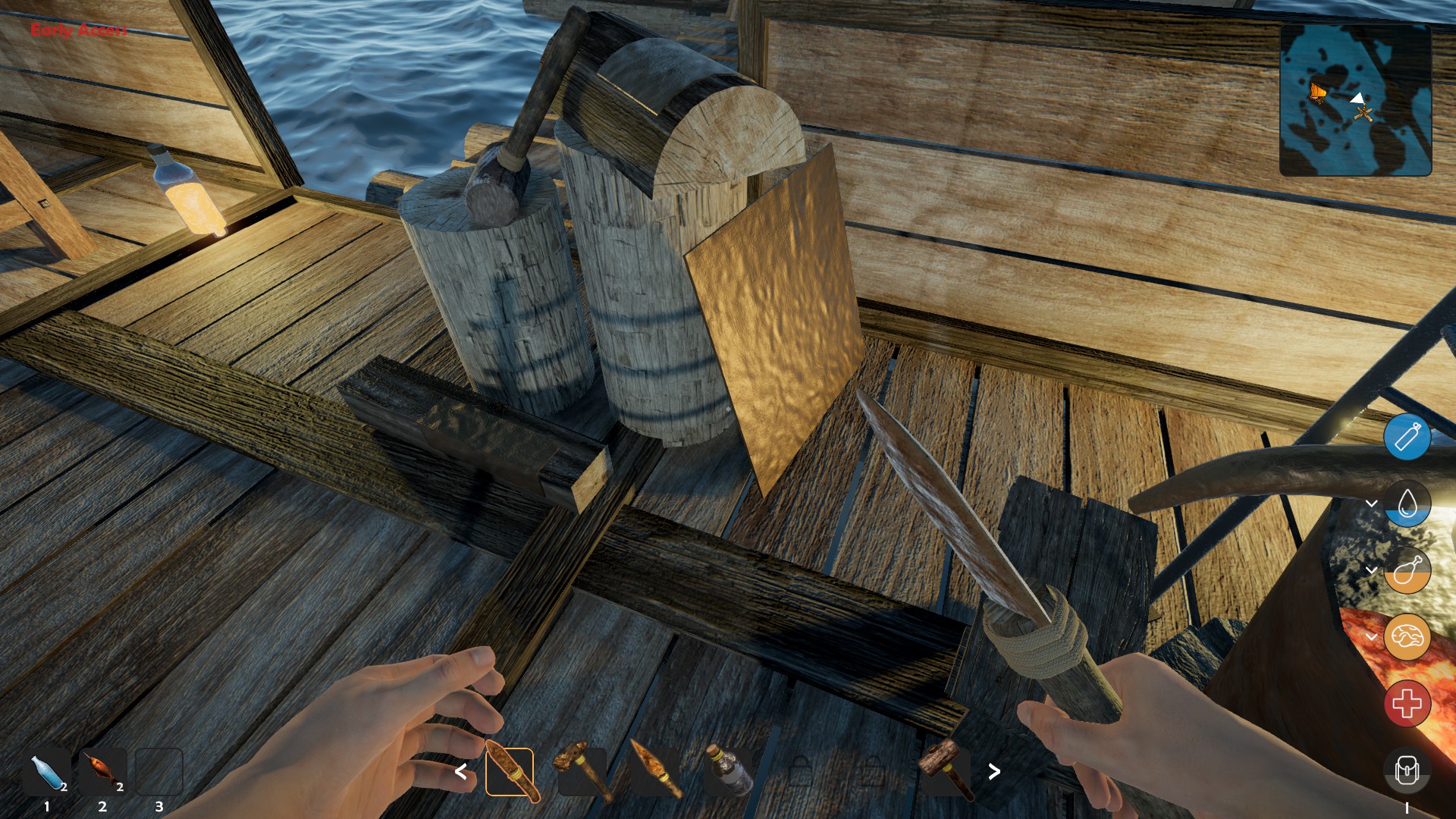Screen dimensions: 1456x819
Task: Cycle the tool bar to the left
Action: 460,772
